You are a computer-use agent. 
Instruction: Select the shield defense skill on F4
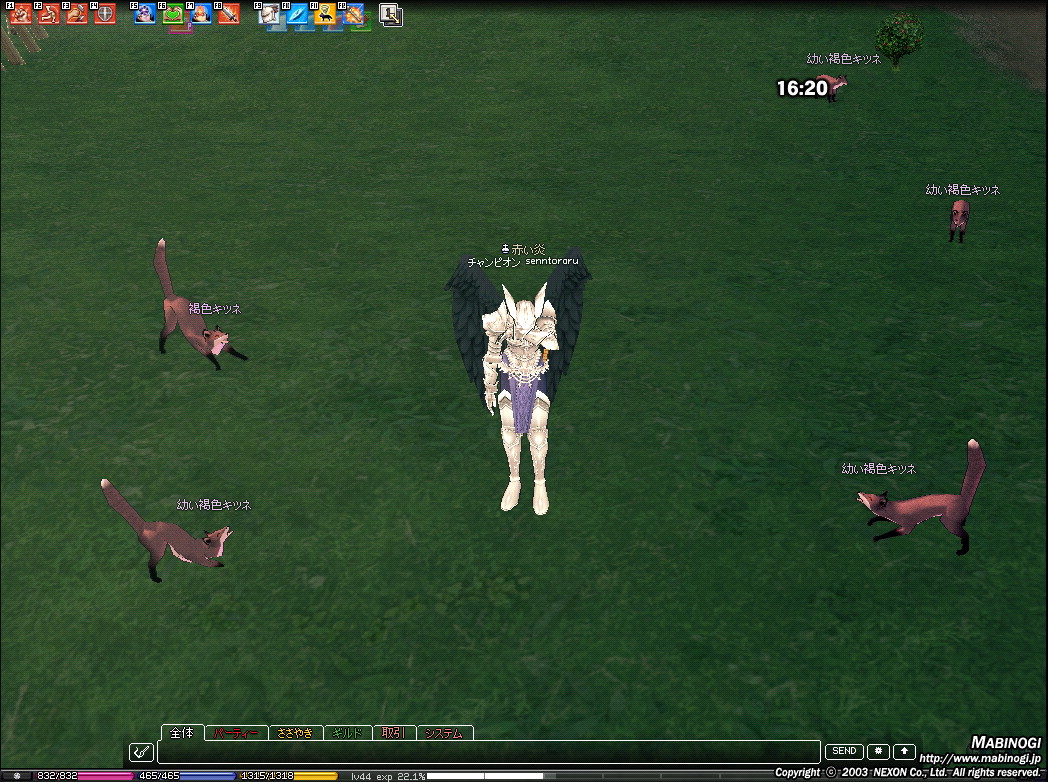coord(105,15)
